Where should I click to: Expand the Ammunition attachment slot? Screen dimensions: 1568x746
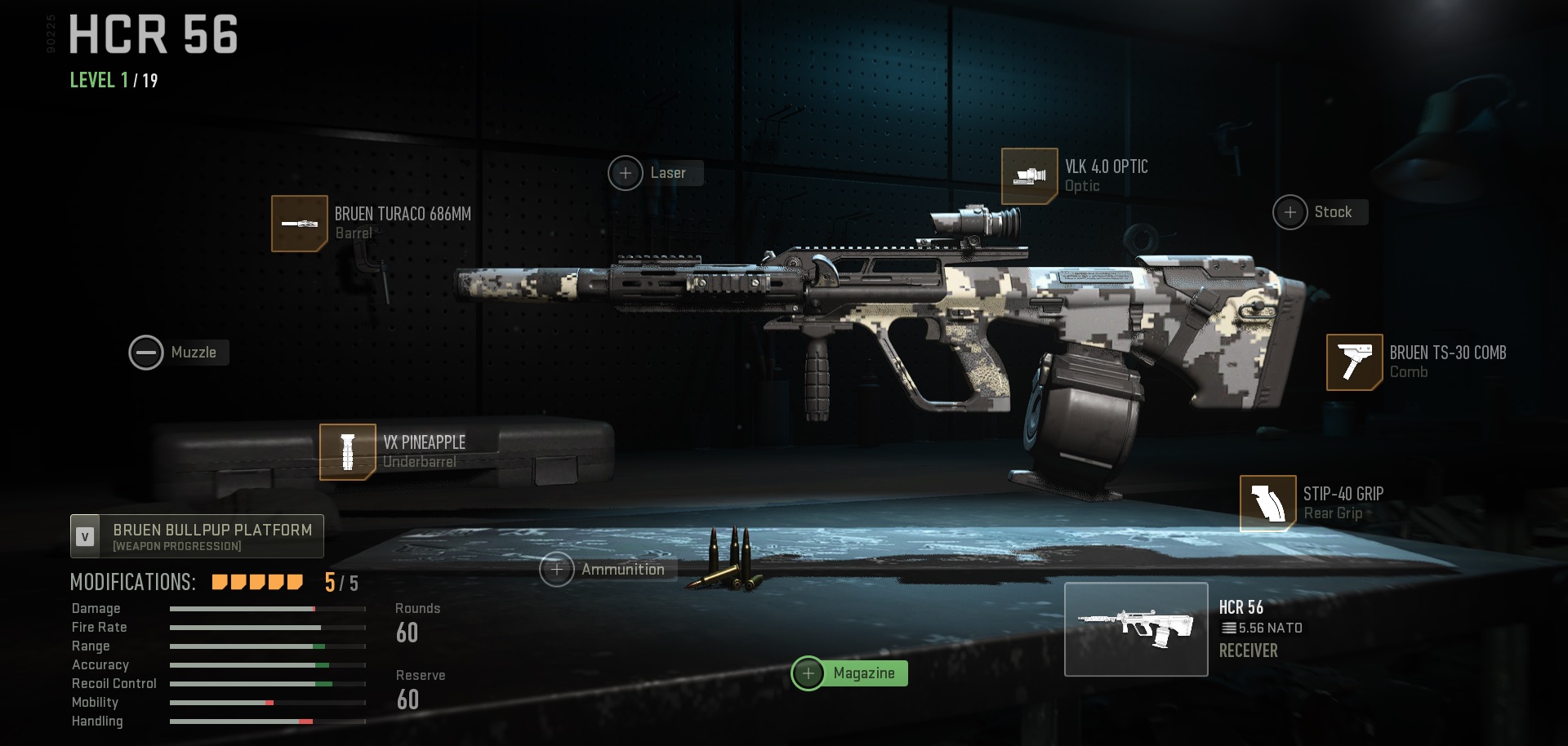558,569
